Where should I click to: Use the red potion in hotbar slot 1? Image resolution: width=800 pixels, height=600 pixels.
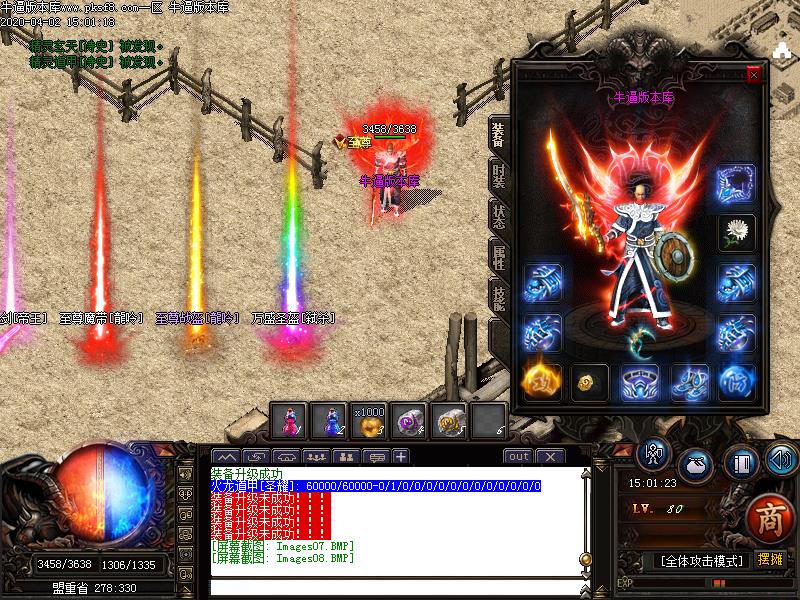point(289,423)
